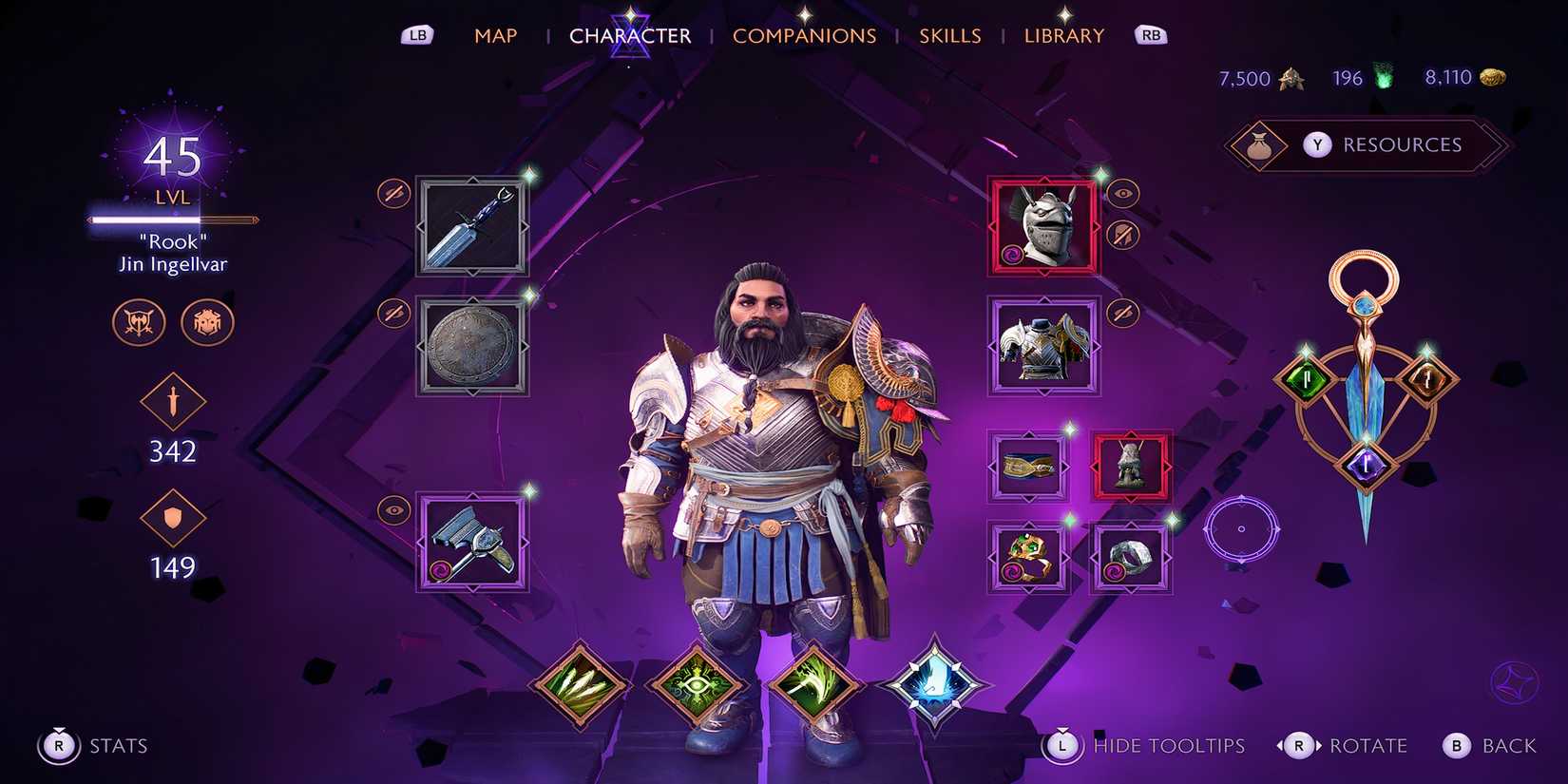Image resolution: width=1568 pixels, height=784 pixels.
Task: Select the chest armor slot
Action: [1042, 345]
